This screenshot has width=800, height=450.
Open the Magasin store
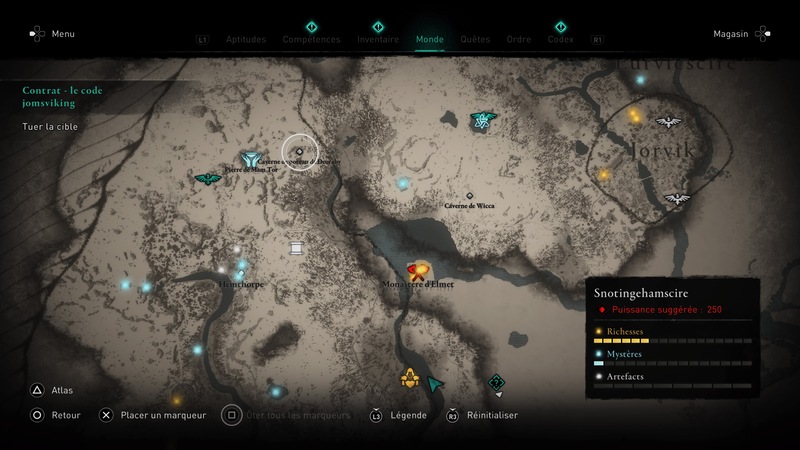[x=731, y=34]
